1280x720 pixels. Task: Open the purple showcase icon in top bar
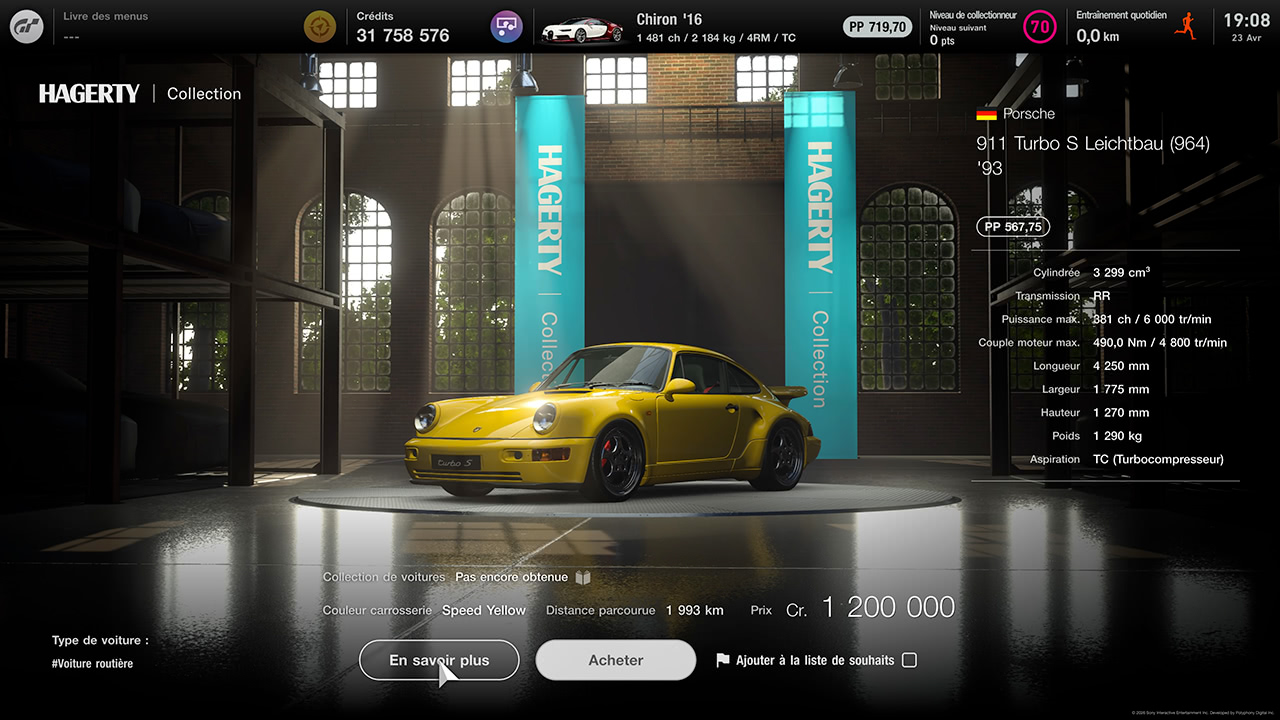(506, 26)
